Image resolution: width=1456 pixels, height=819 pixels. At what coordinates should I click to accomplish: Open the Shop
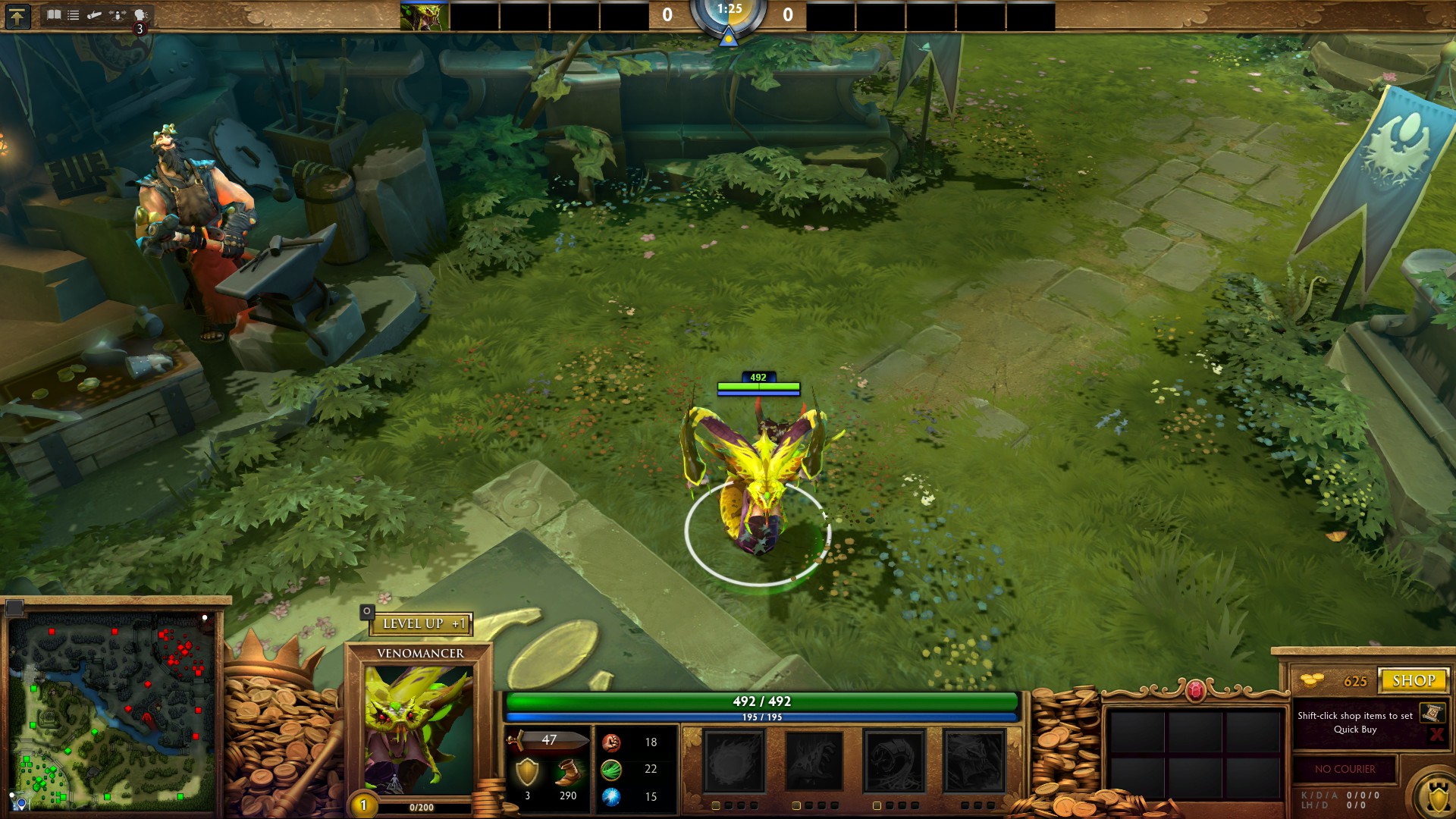(1414, 680)
